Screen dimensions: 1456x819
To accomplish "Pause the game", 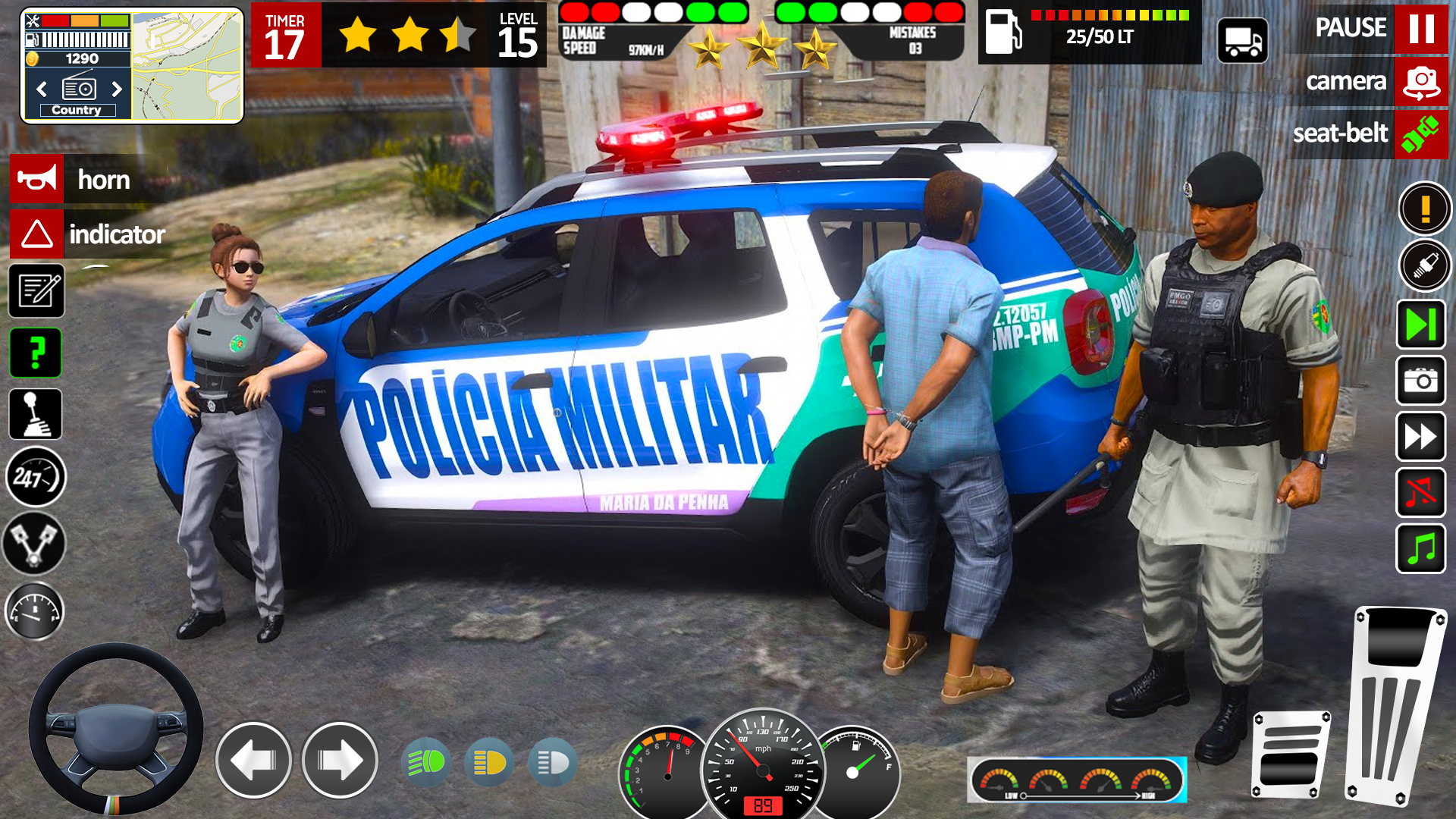I will (x=1420, y=28).
